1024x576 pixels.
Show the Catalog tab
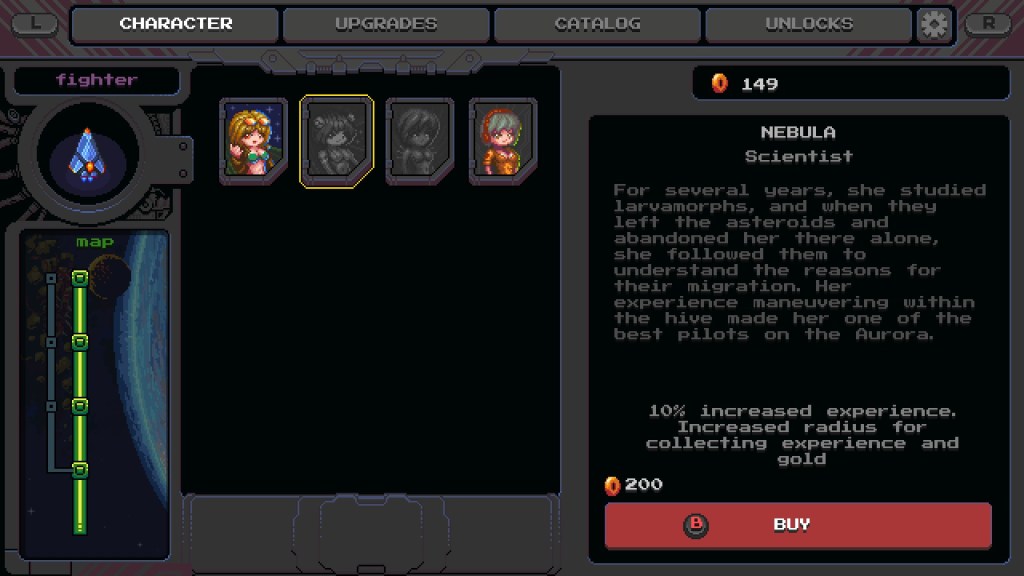pos(597,24)
